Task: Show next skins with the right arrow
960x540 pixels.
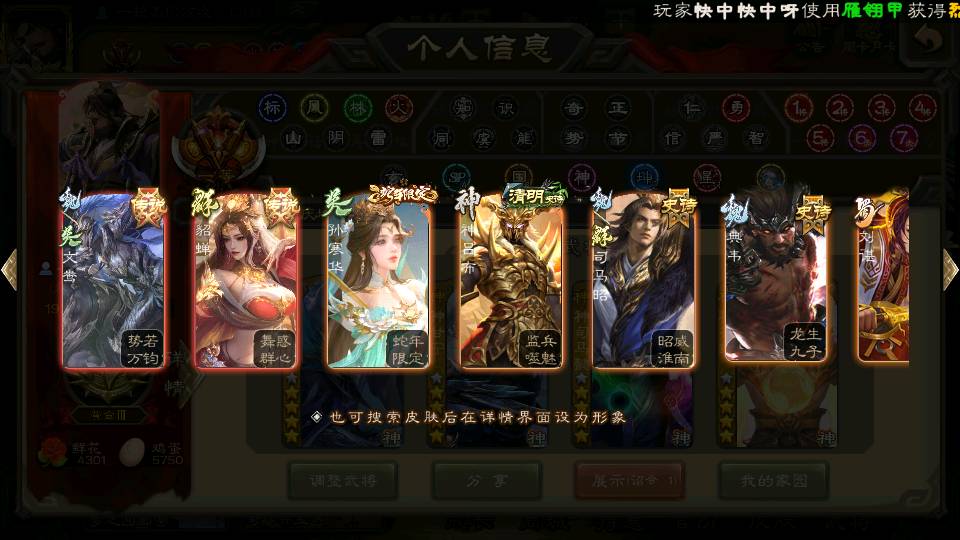Action: [950, 270]
